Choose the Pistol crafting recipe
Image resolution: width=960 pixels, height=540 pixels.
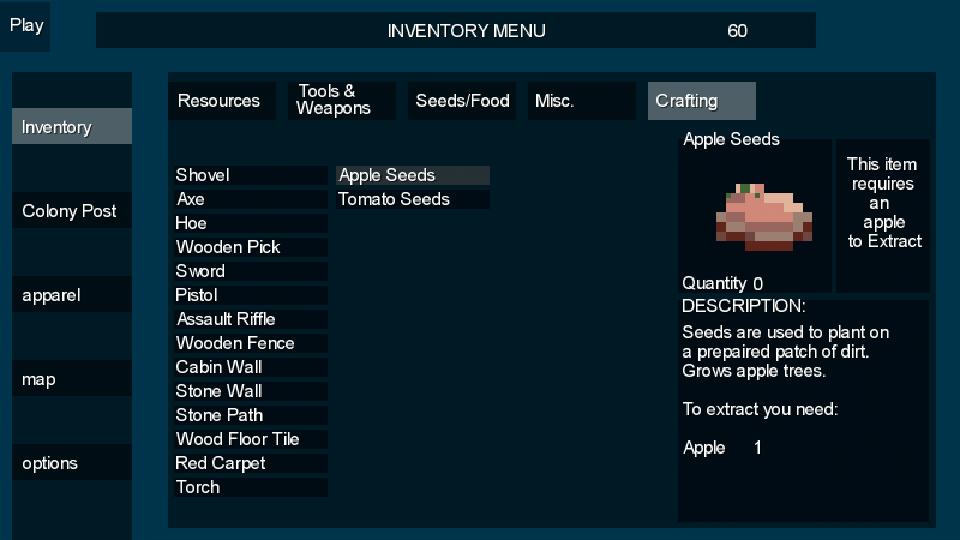(x=250, y=295)
